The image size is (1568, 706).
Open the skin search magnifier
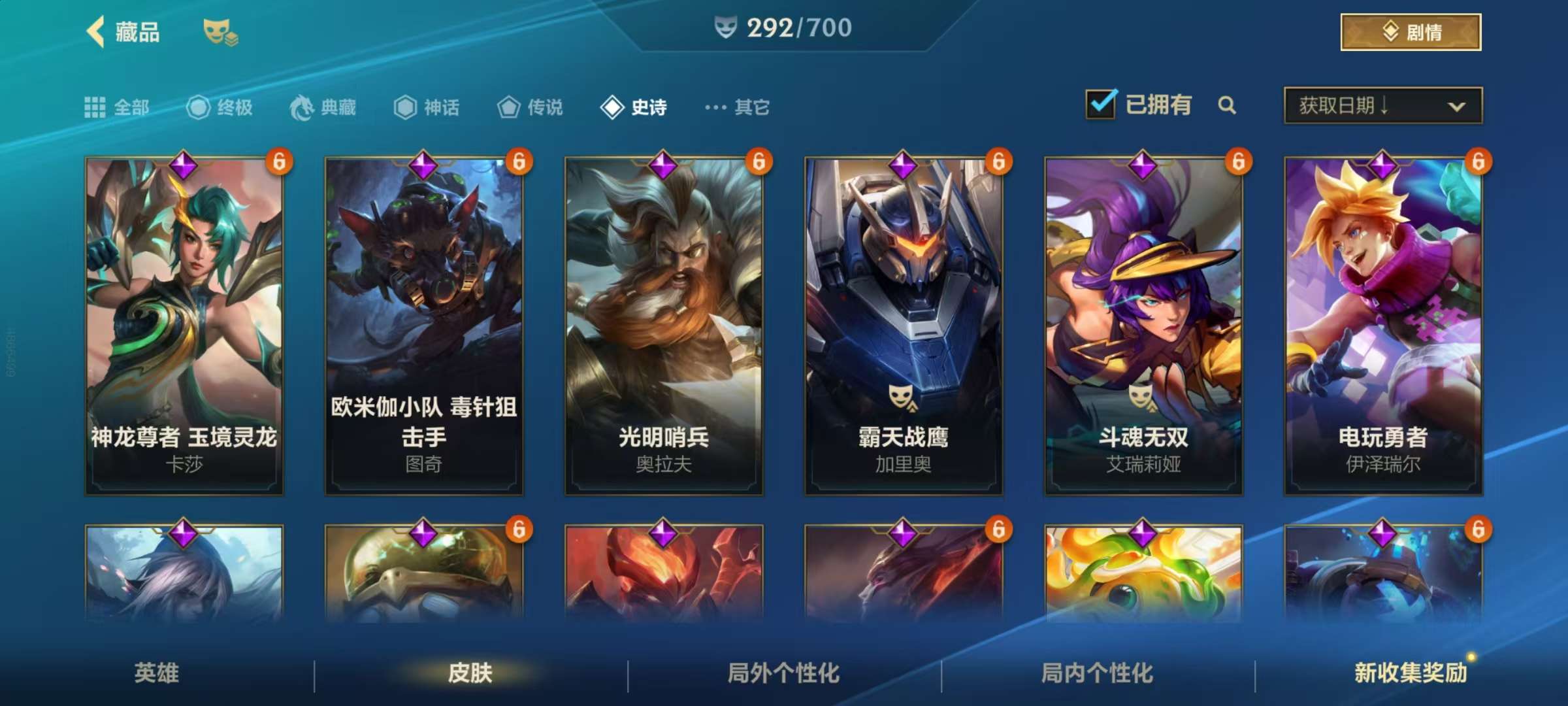click(1227, 105)
